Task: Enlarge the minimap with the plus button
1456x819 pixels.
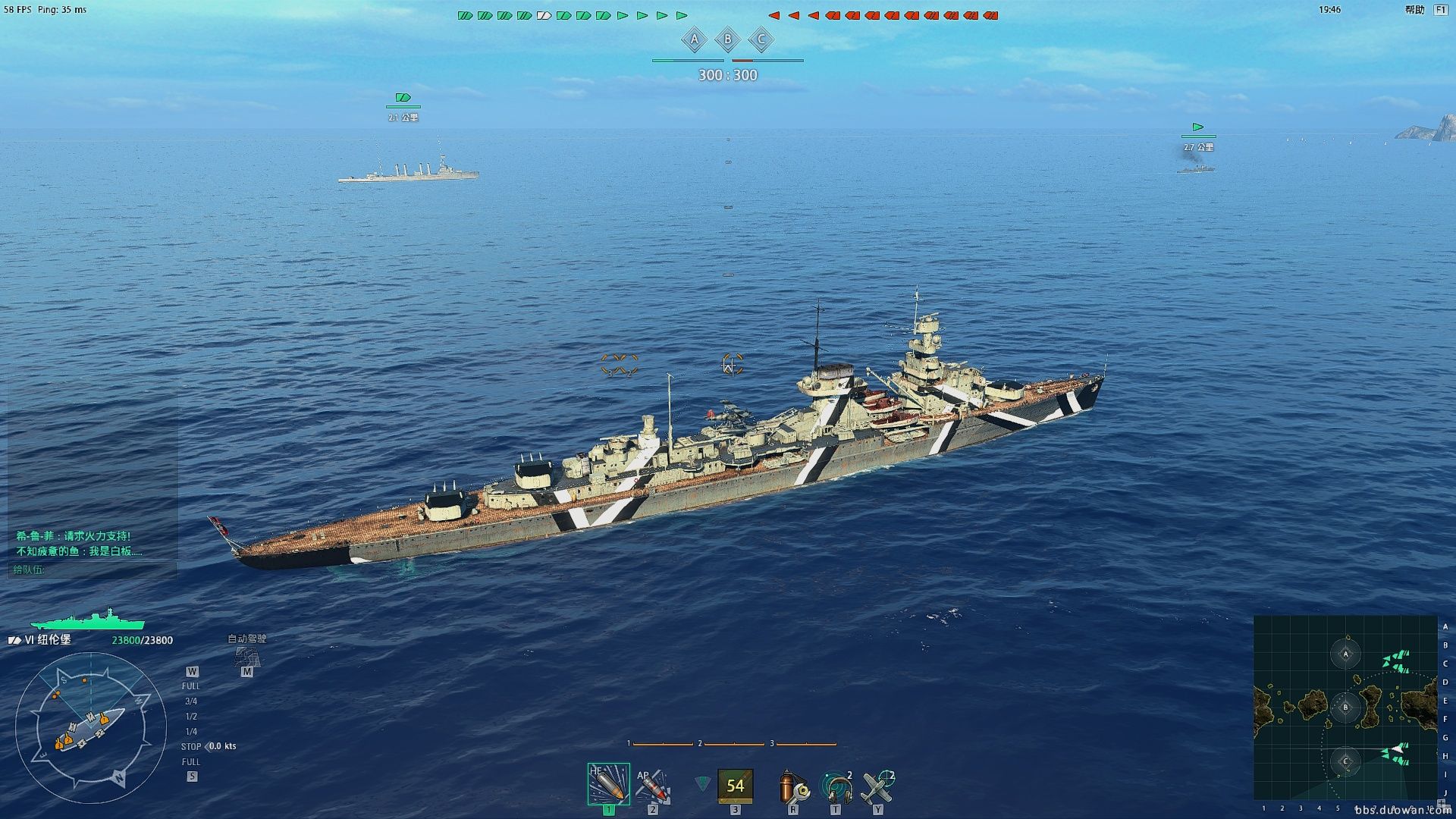Action: pyautogui.click(x=1441, y=803)
